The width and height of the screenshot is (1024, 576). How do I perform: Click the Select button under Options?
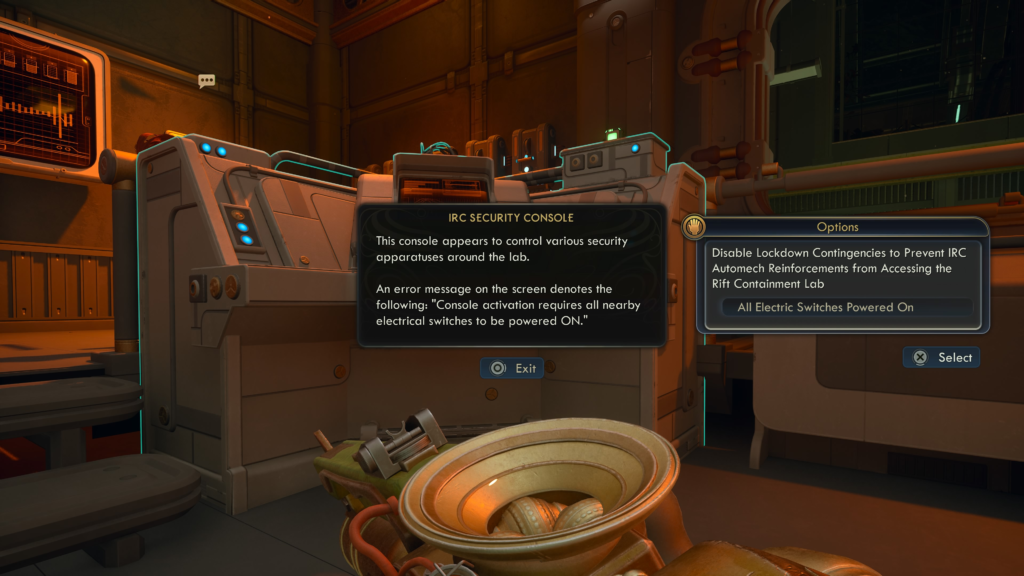941,358
